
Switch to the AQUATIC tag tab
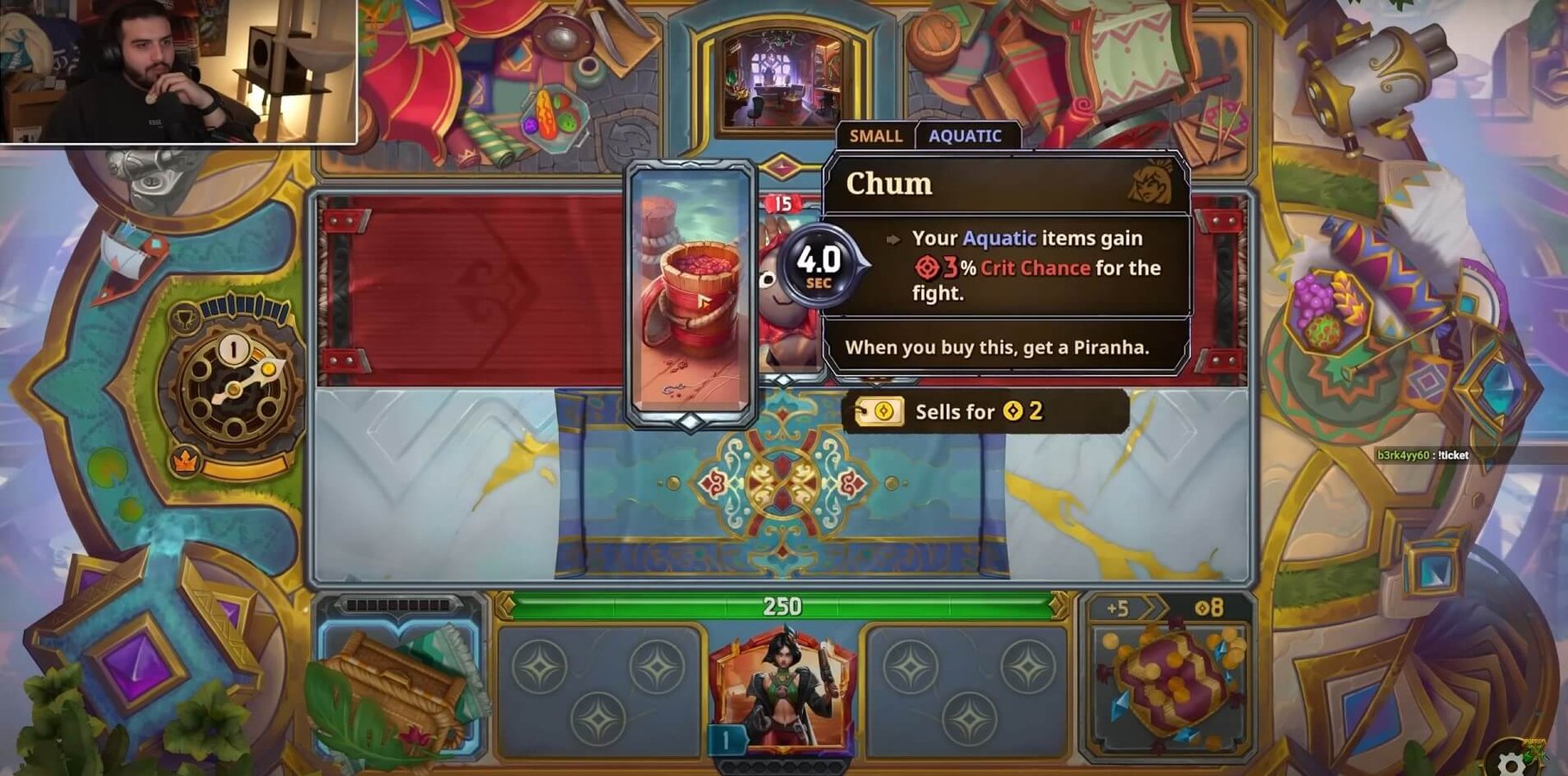[965, 136]
